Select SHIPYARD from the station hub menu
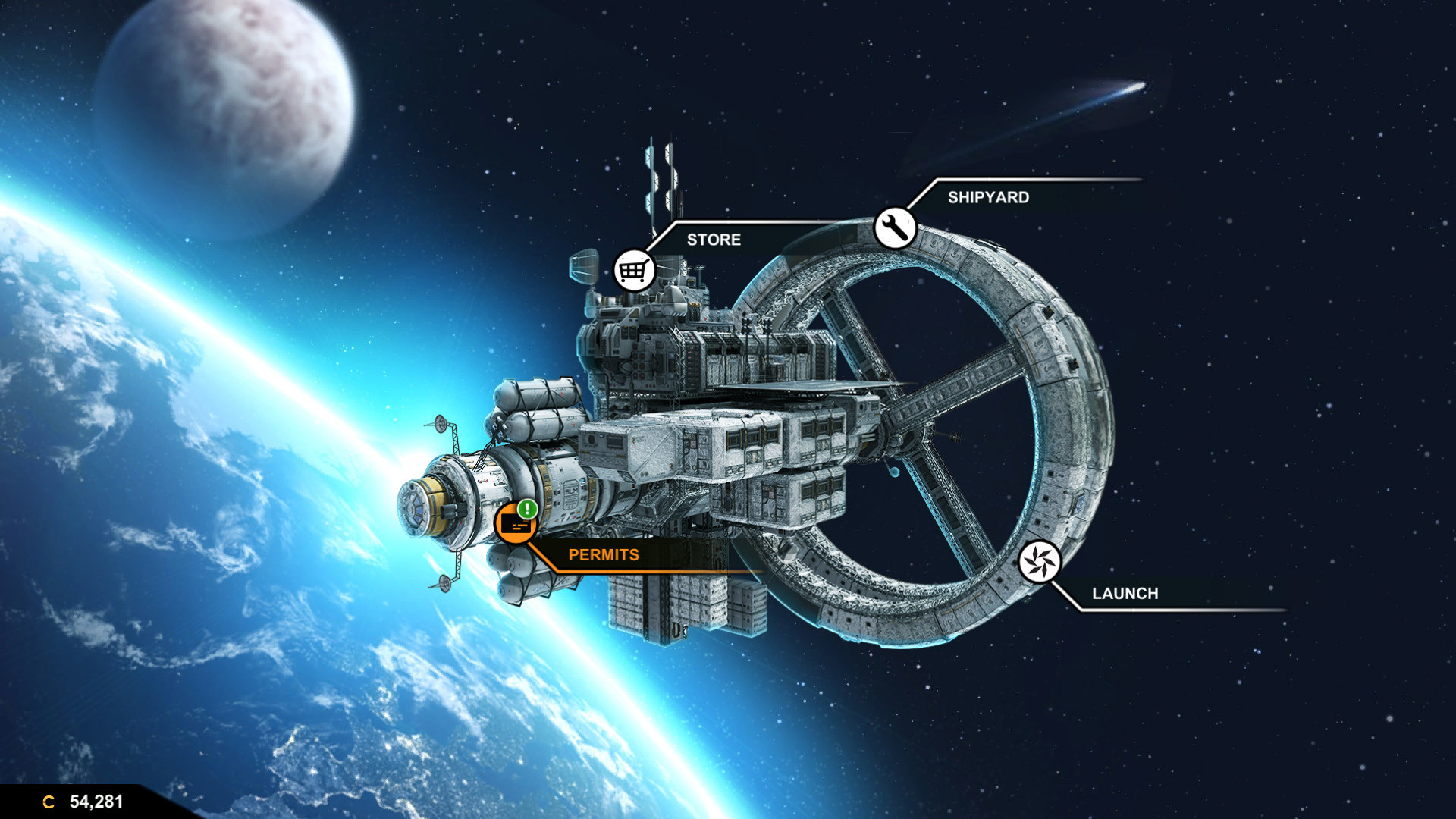1456x819 pixels. click(x=988, y=198)
